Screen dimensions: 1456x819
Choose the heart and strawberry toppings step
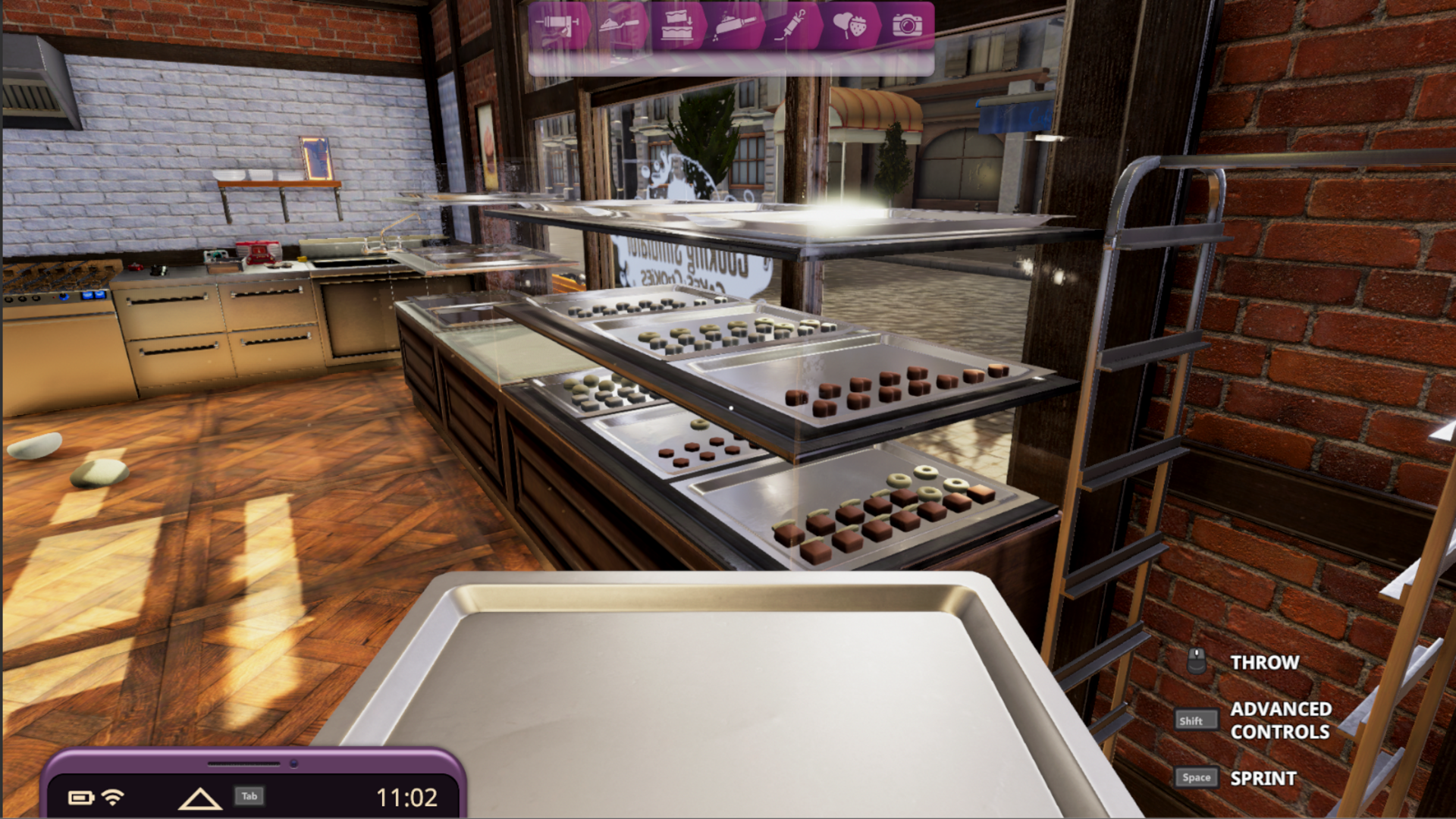tap(849, 26)
